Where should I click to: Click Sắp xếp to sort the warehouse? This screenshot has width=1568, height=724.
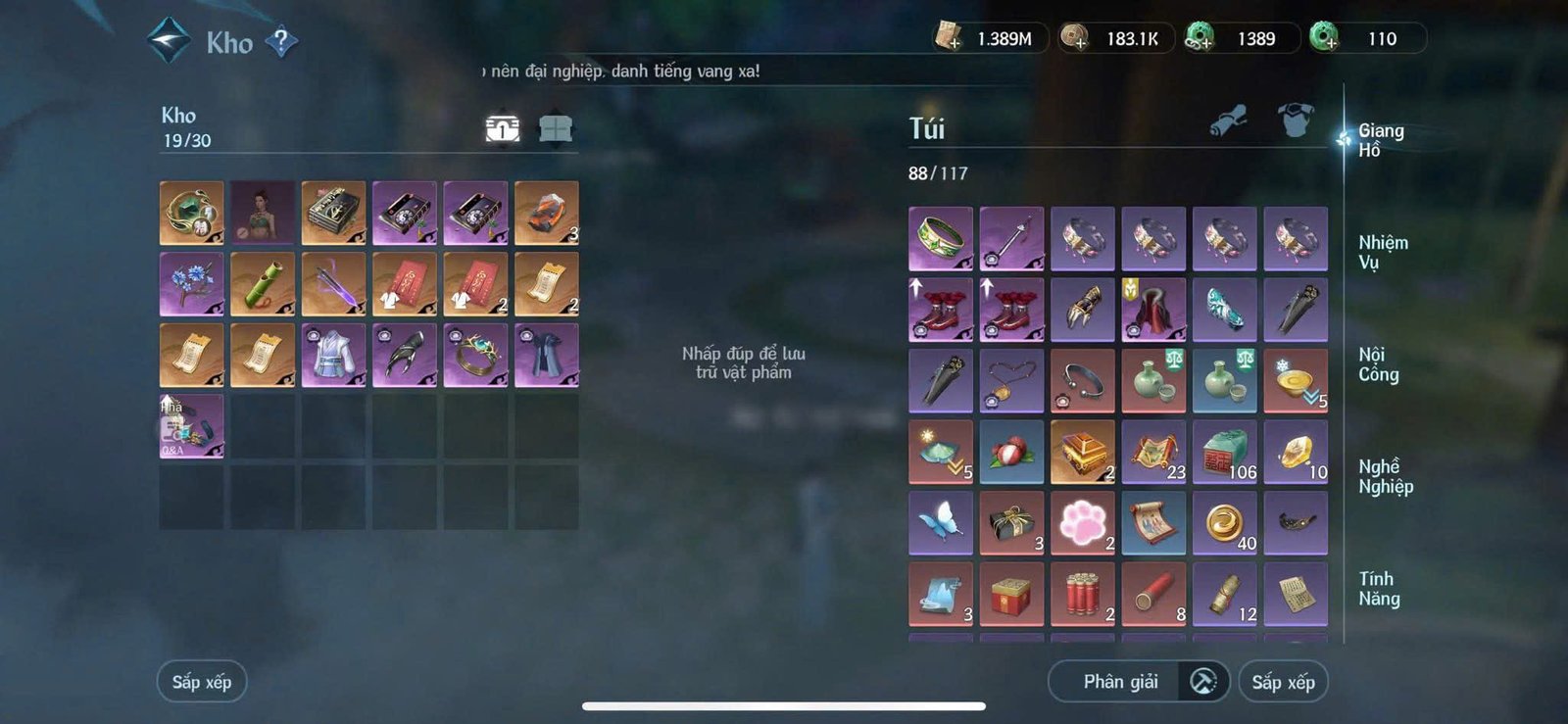pos(200,681)
